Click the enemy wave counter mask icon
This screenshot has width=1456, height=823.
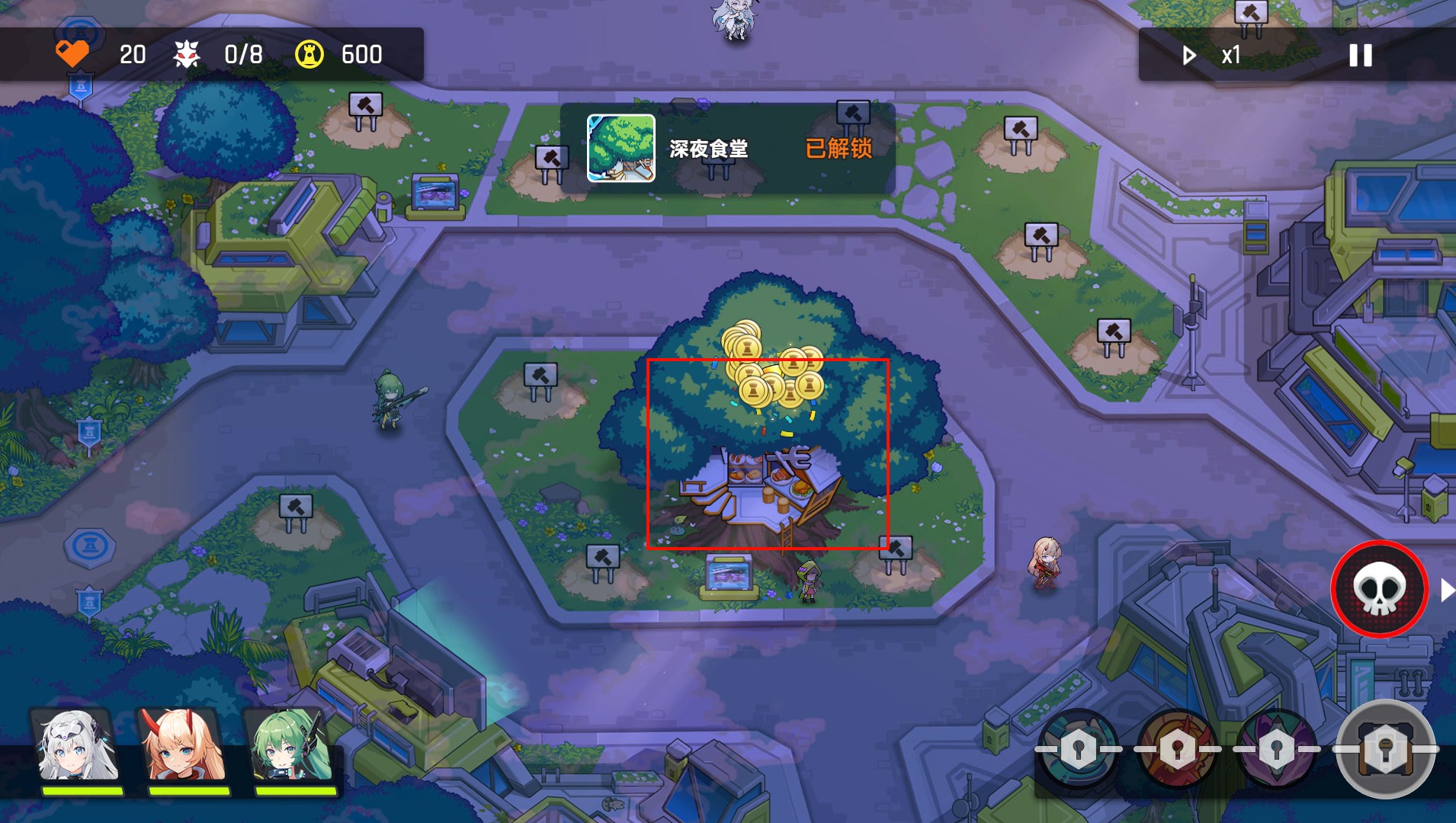point(188,53)
